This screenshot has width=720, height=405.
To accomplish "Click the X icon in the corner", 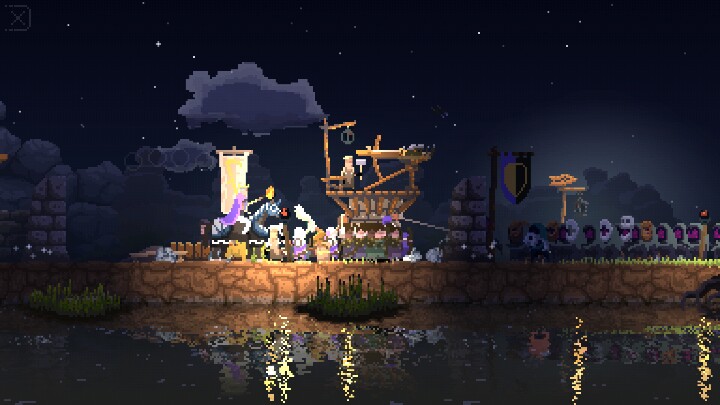I will (x=18, y=18).
